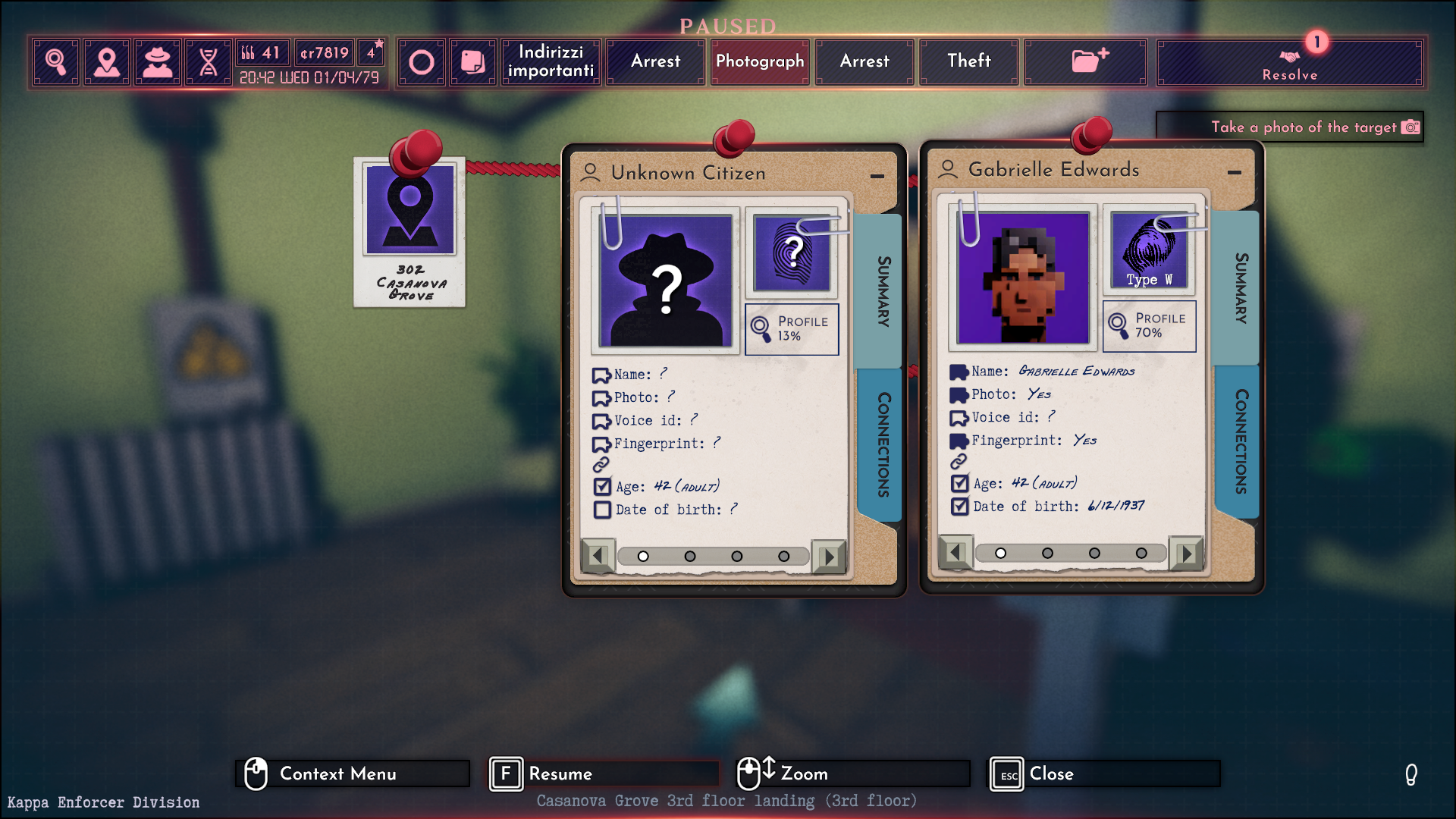Toggle Date of birth checkbox for Unknown Citizen
1456x819 pixels.
603,510
